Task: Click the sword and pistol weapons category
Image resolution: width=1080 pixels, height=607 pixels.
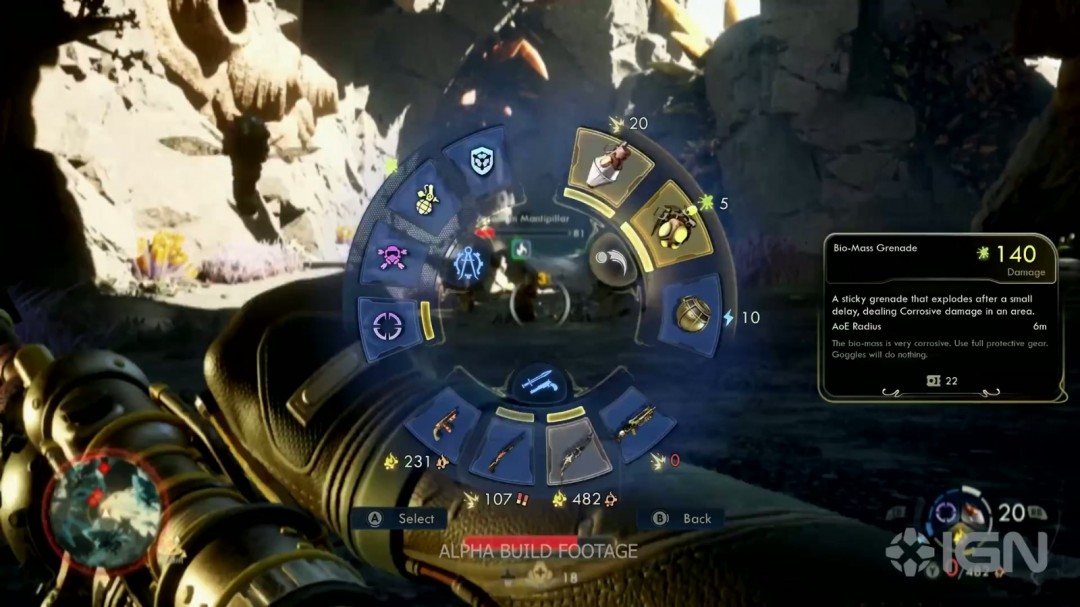Action: tap(540, 382)
